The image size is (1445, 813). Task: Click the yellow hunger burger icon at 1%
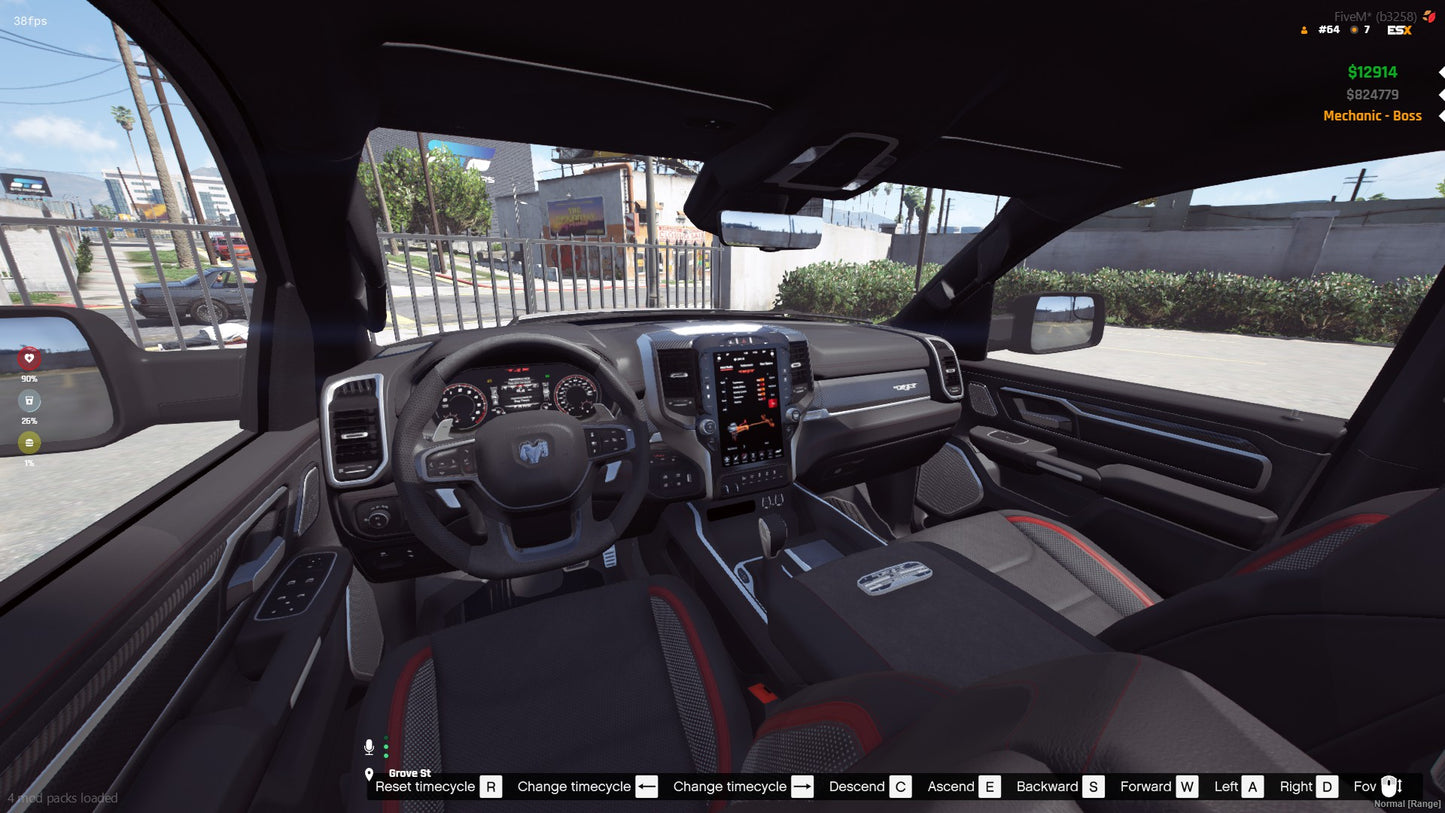pyautogui.click(x=27, y=443)
